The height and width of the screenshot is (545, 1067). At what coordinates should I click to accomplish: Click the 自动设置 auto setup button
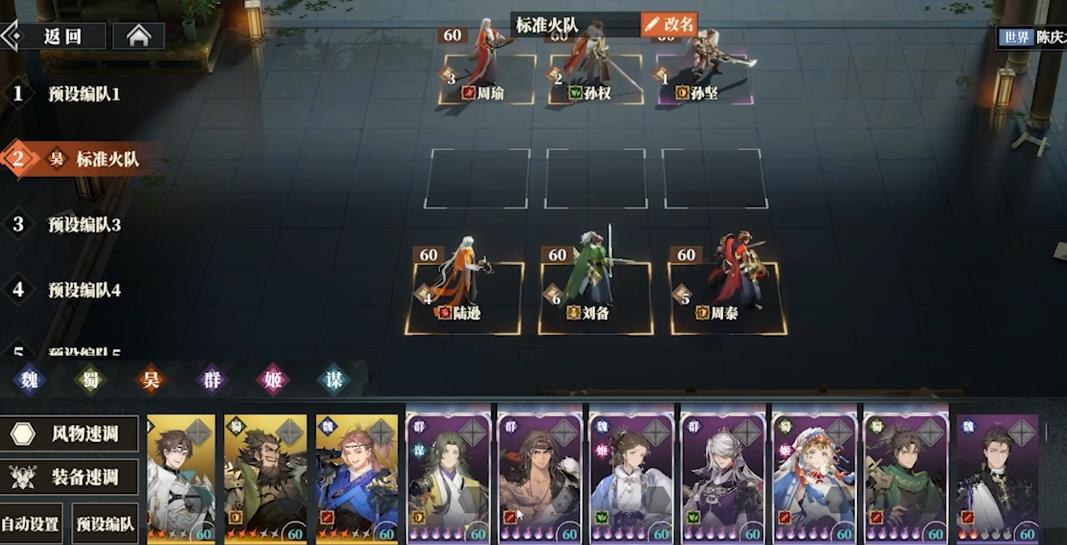(31, 523)
